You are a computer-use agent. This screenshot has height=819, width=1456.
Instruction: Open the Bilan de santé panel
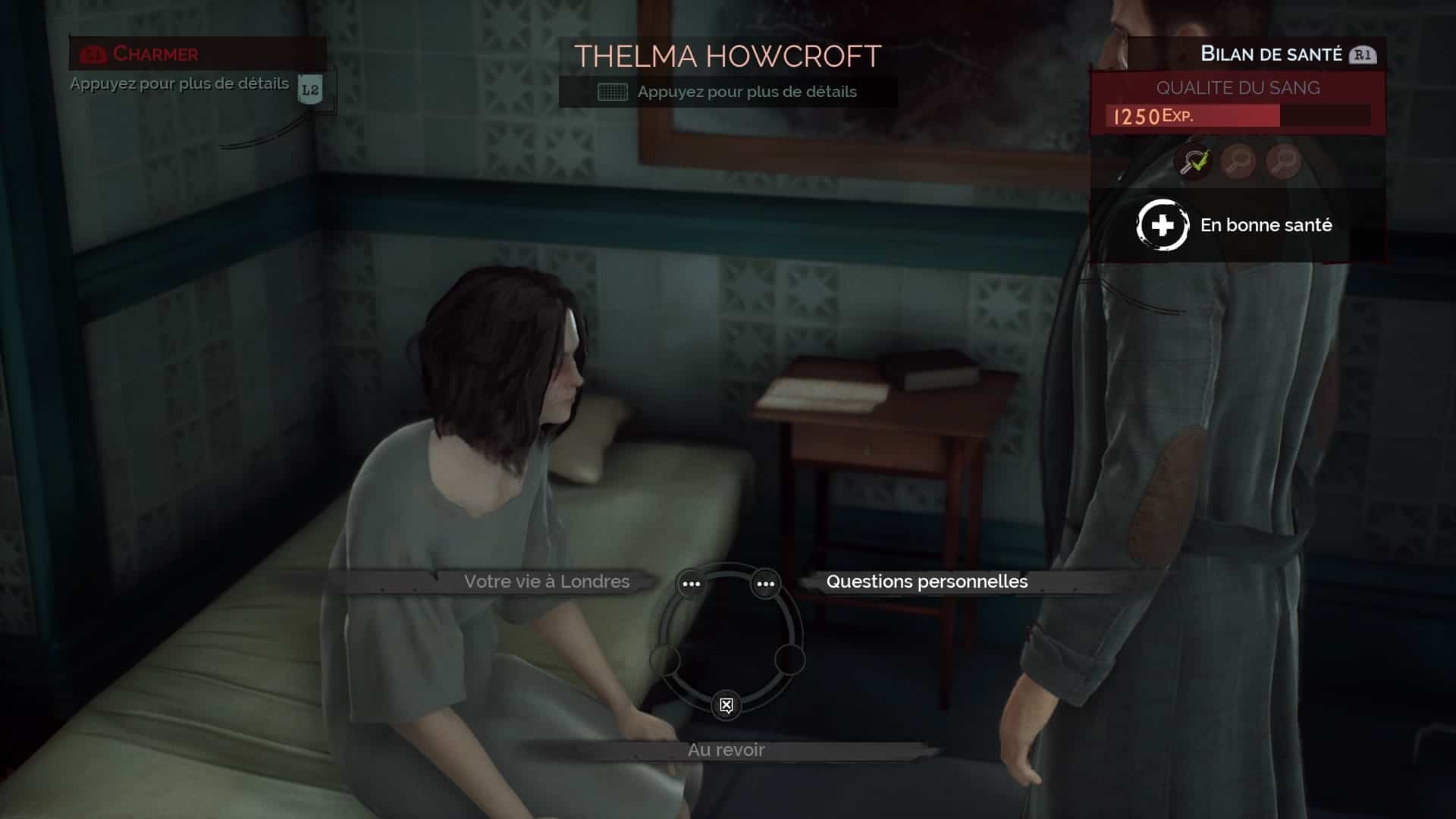(x=1271, y=54)
